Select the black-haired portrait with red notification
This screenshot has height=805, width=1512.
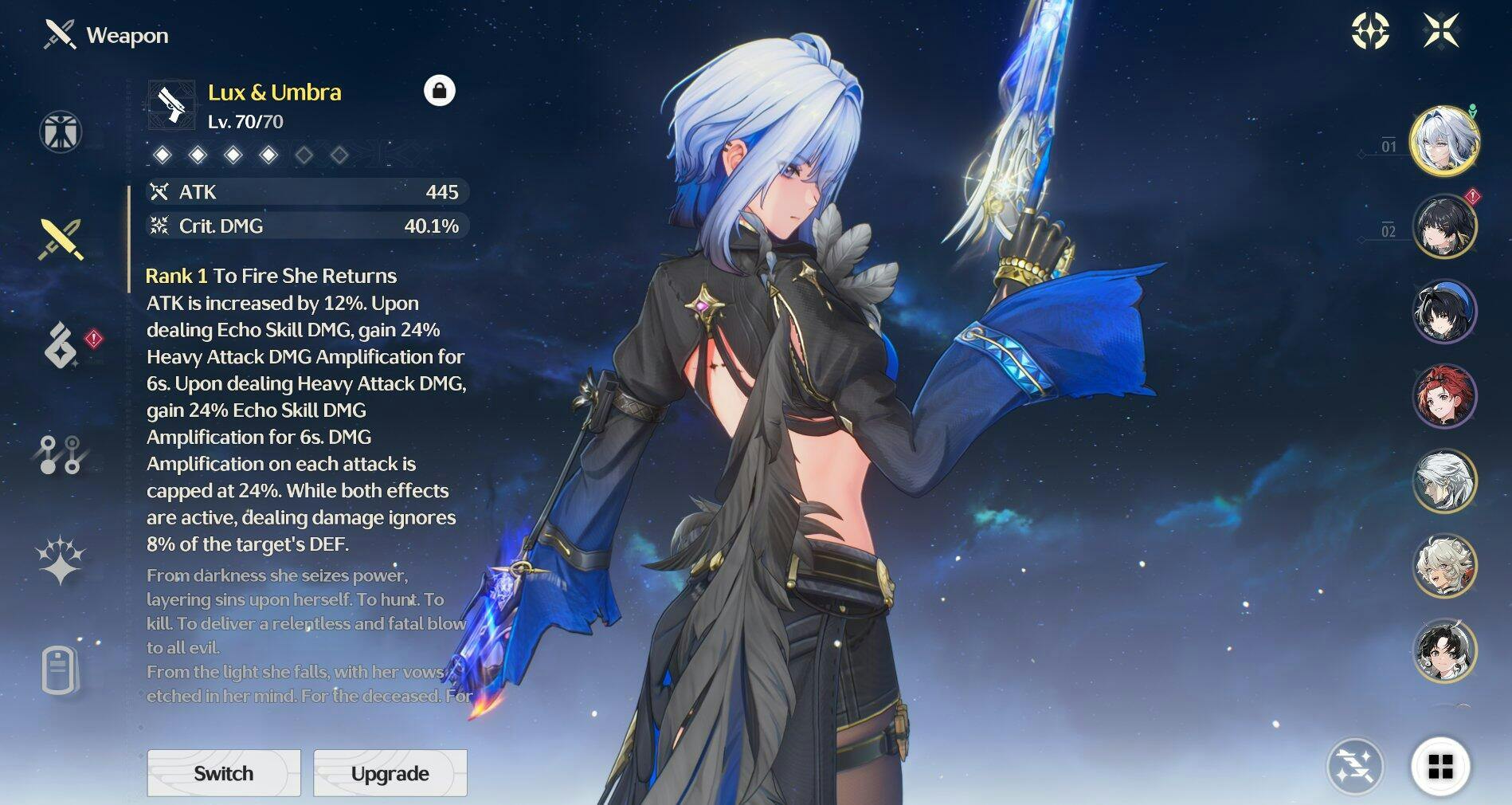pyautogui.click(x=1443, y=226)
